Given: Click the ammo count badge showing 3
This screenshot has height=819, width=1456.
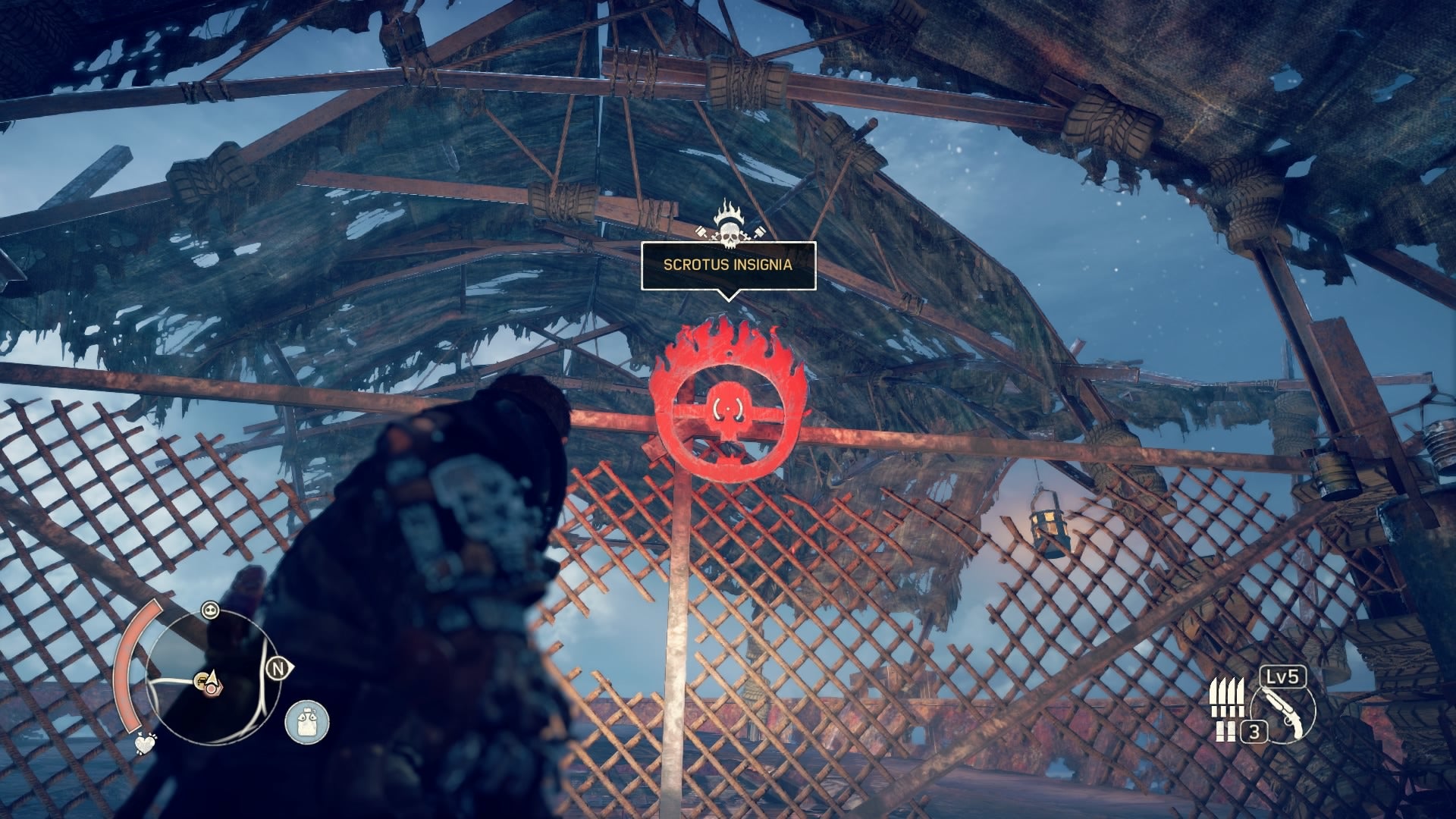Looking at the screenshot, I should (1254, 732).
